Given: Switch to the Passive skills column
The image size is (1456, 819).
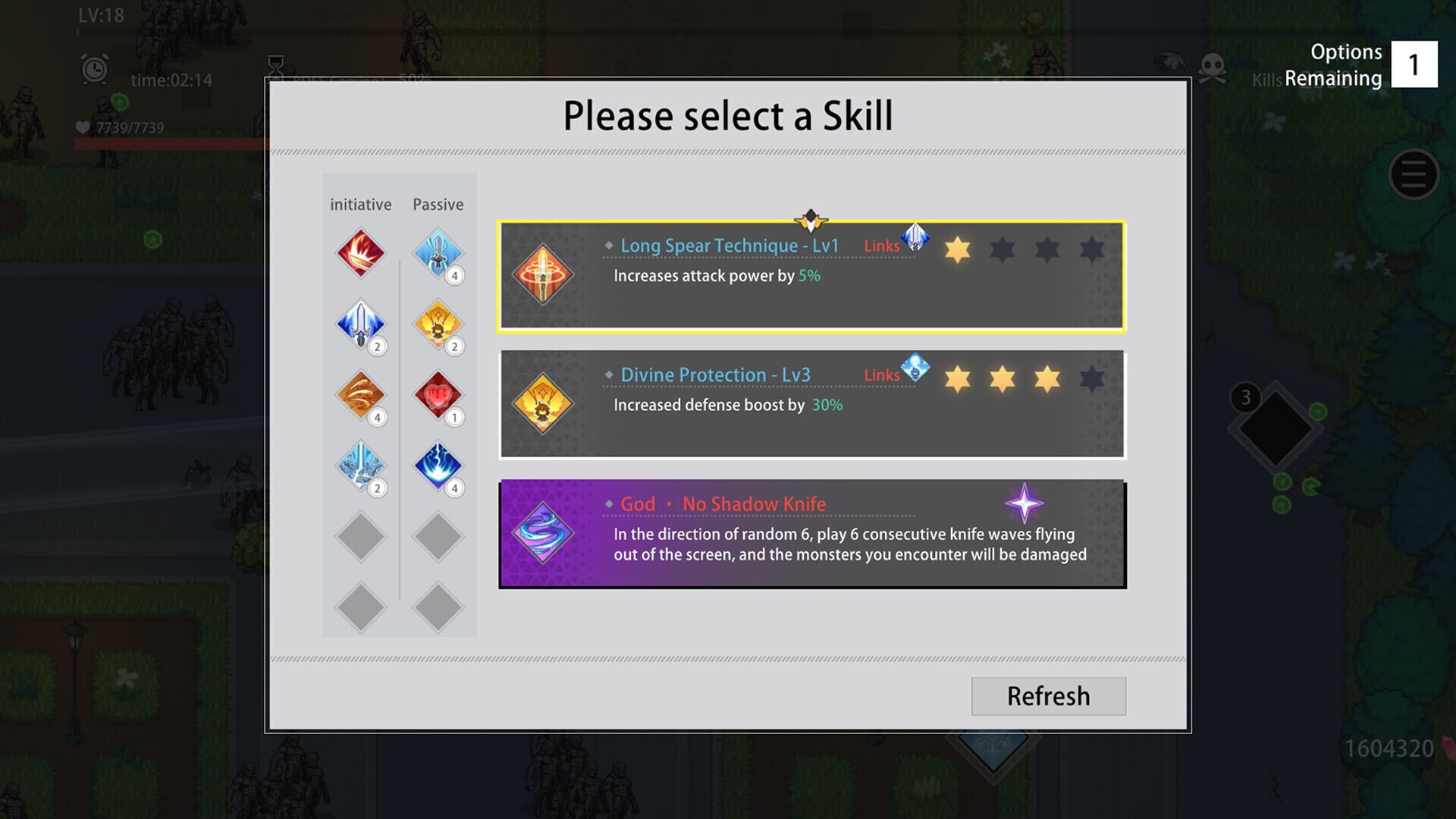Looking at the screenshot, I should [438, 204].
